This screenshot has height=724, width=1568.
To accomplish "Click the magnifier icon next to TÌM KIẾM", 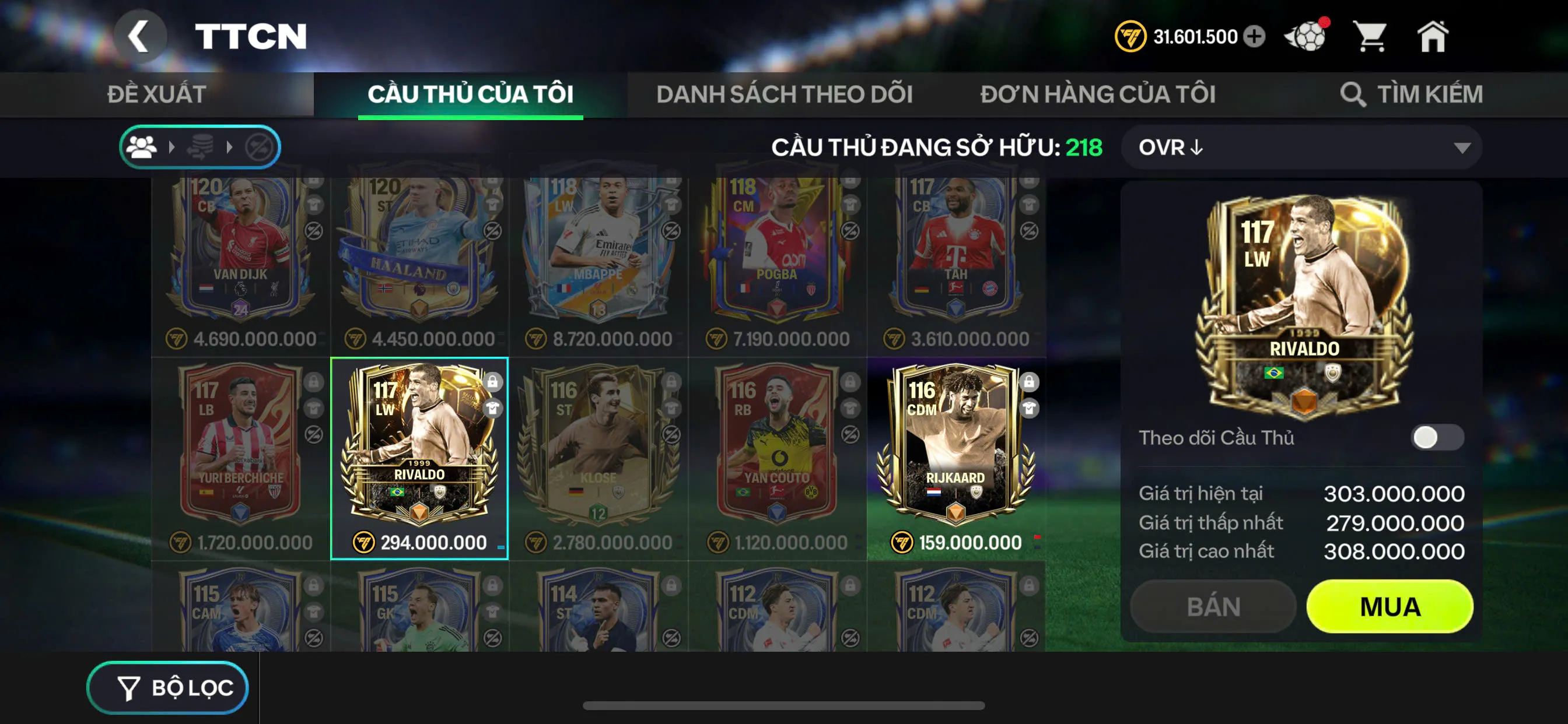I will [1353, 94].
